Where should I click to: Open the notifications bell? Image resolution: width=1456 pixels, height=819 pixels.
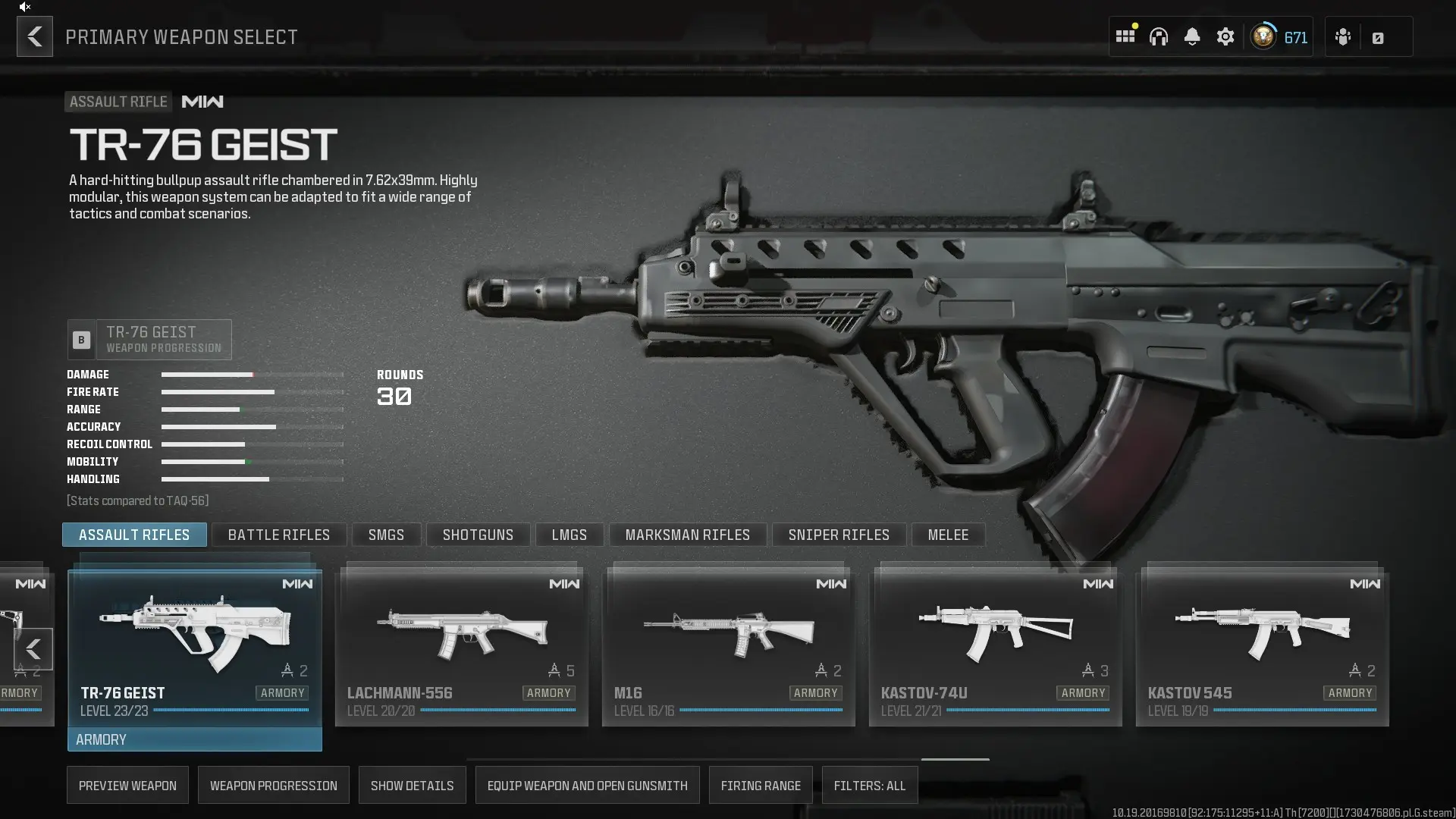click(1192, 36)
